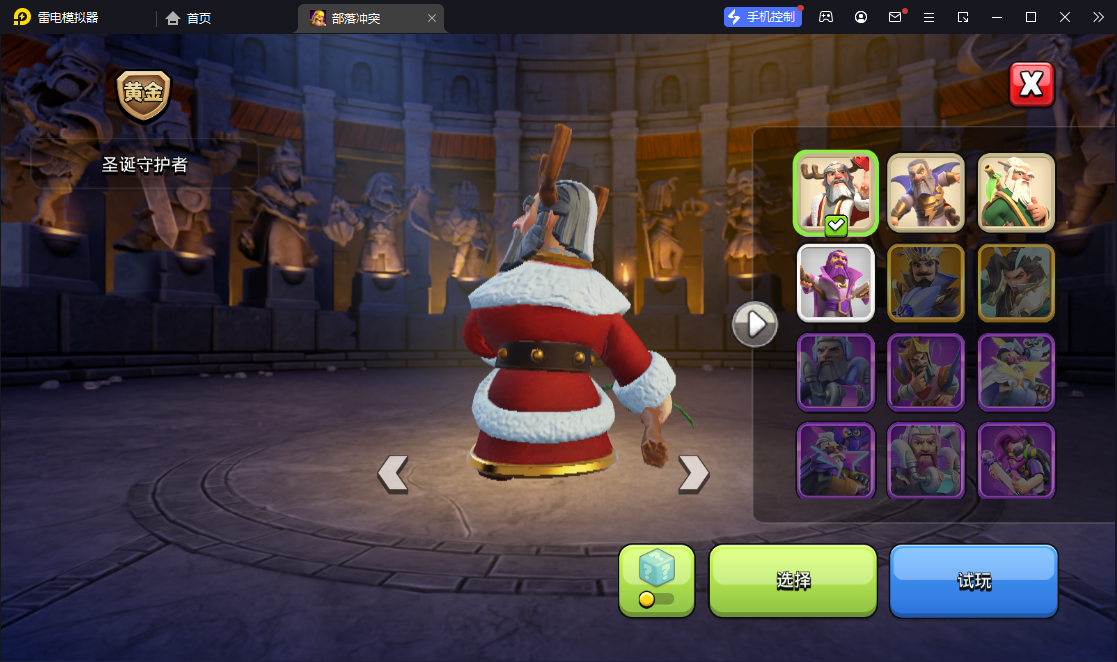Select the purple-robed default warden skin

coord(836,283)
